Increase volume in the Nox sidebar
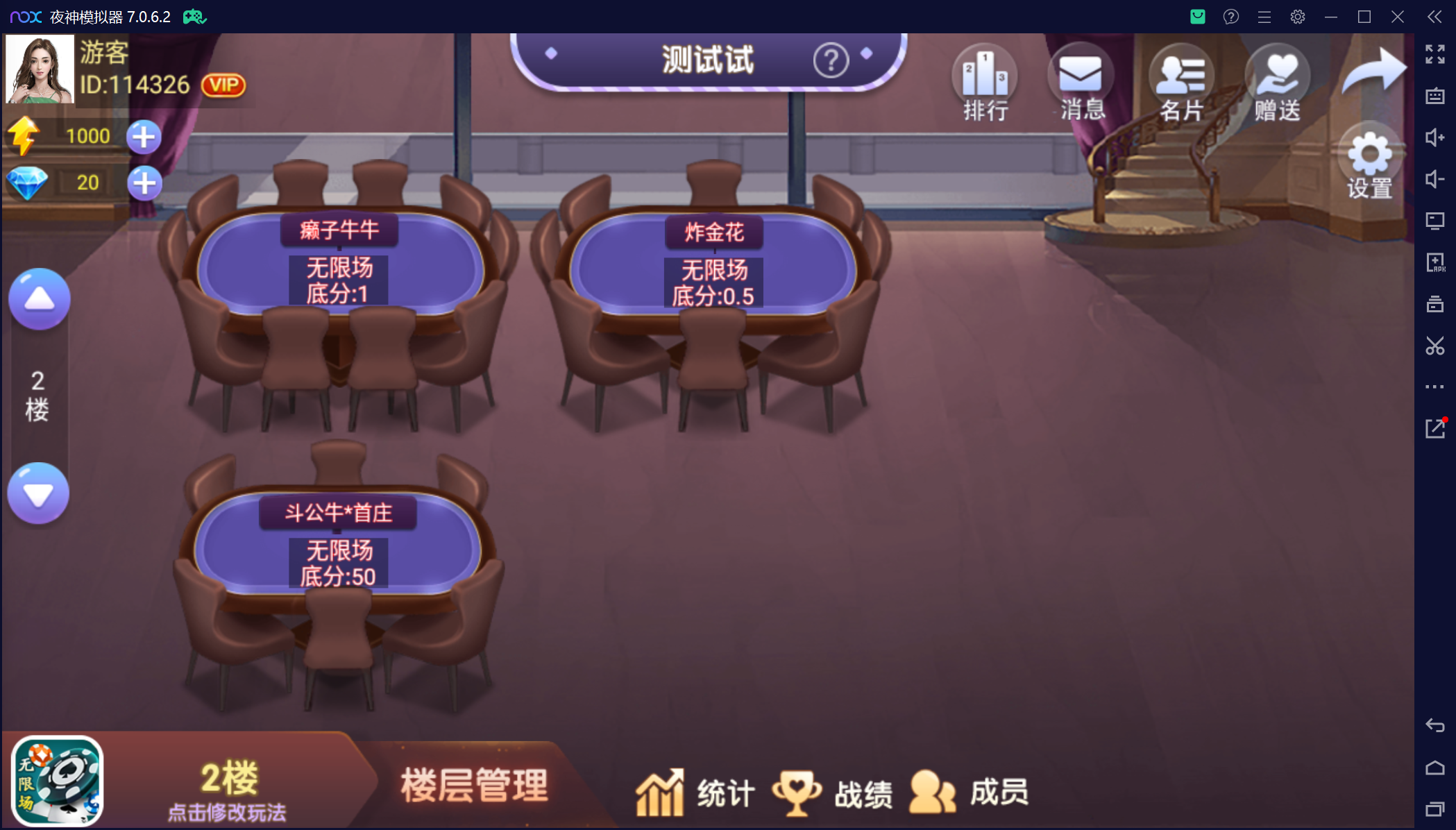1456x830 pixels. (1436, 137)
